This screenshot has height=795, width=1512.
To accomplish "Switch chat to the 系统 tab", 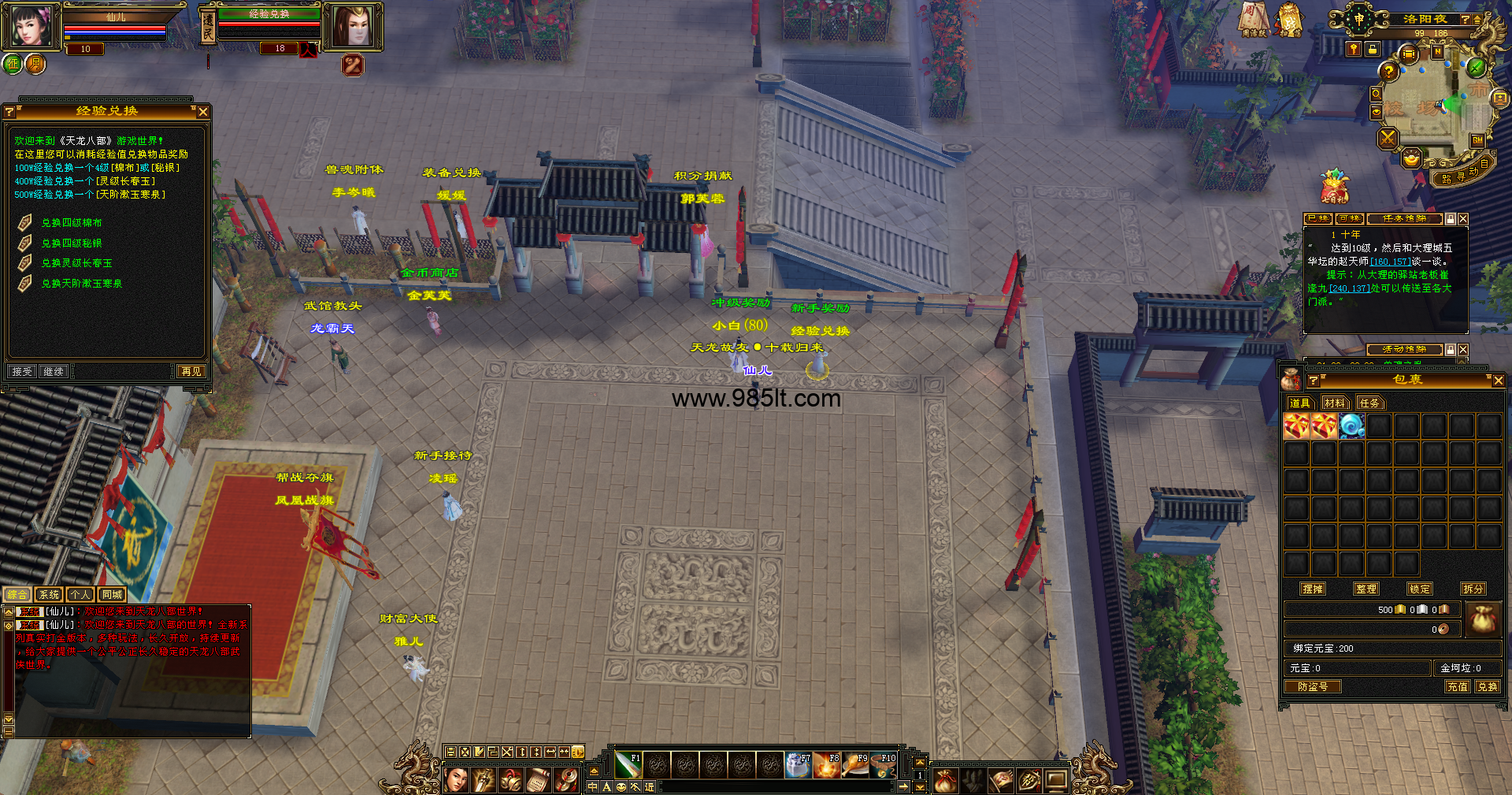I will click(49, 595).
